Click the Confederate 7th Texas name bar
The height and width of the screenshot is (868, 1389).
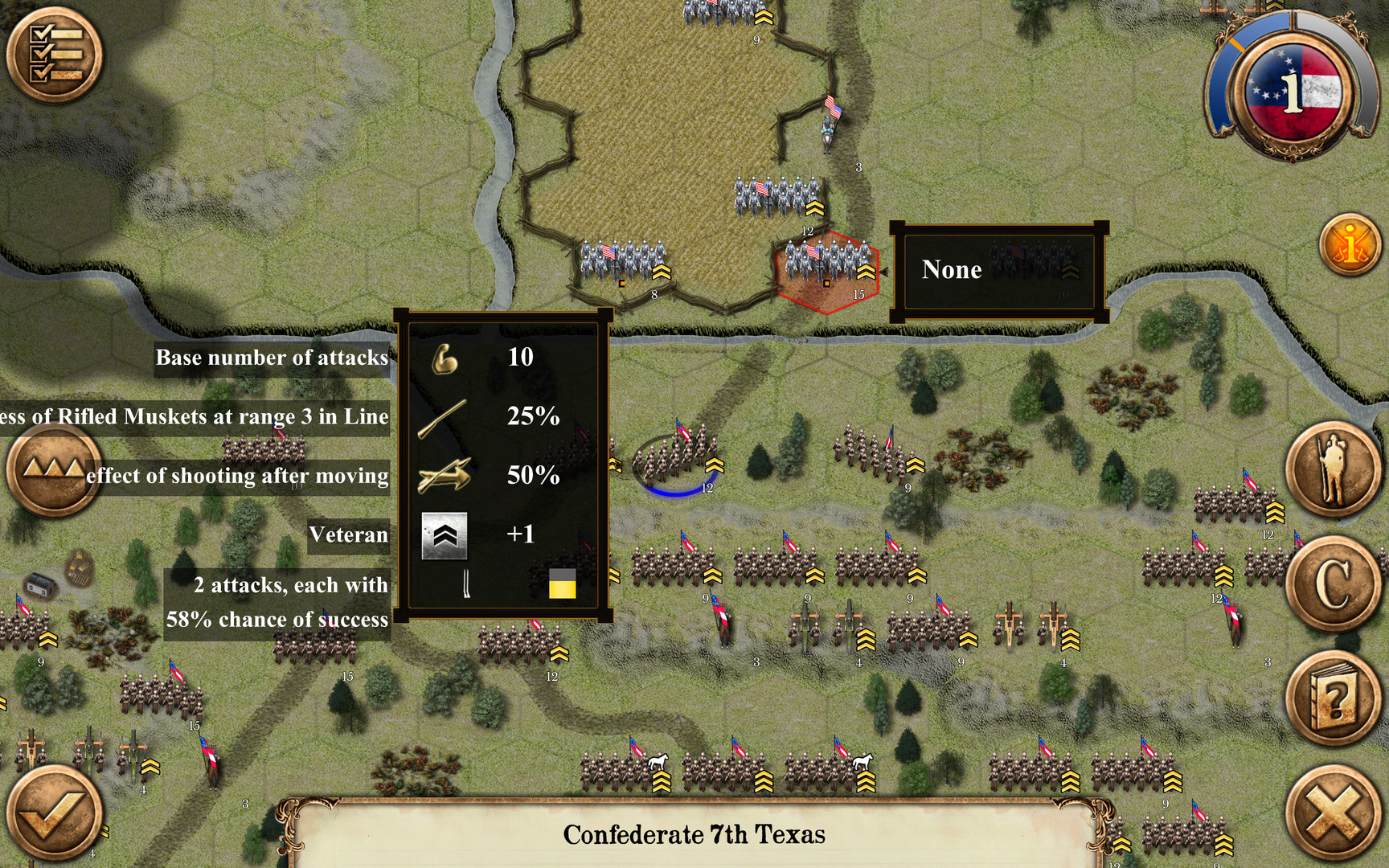coord(694,834)
